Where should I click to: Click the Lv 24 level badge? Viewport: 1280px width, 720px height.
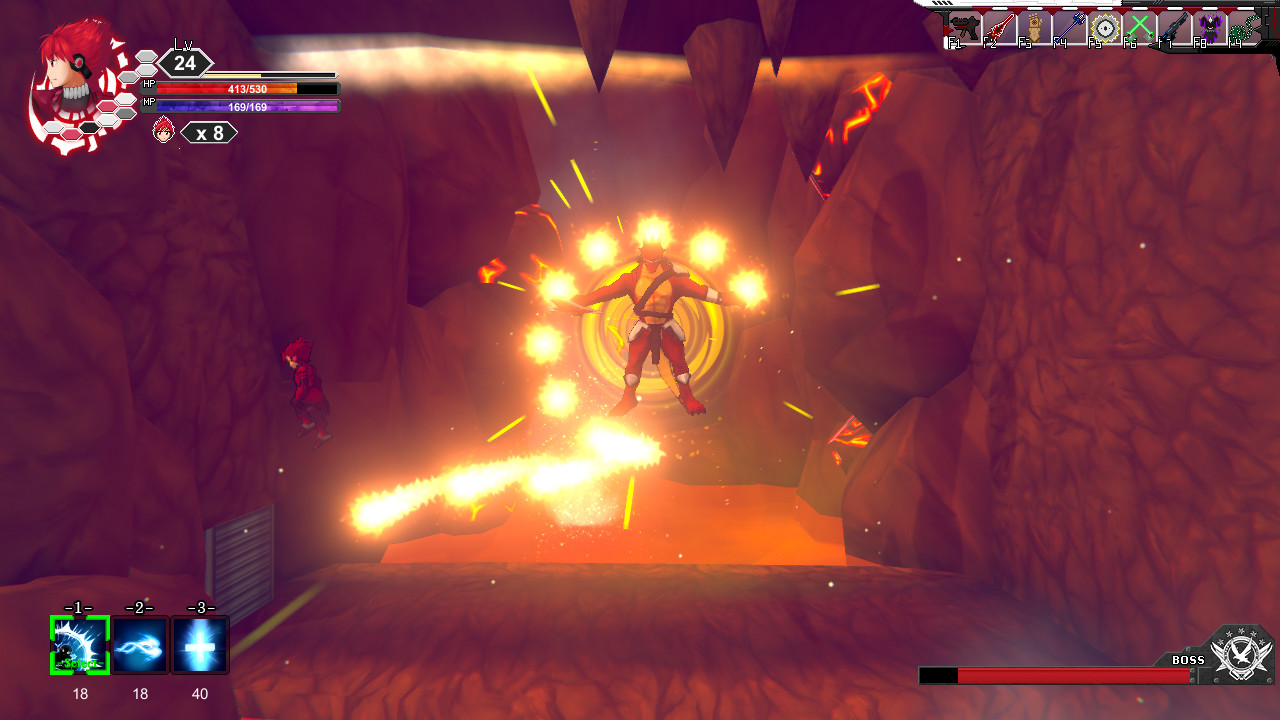184,62
